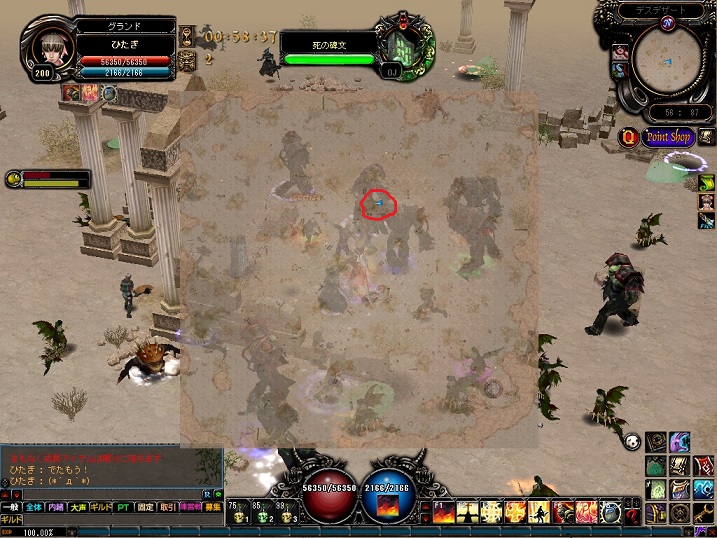Switch to the 固定 chat tab
Viewport: 717px width, 538px height.
click(146, 508)
